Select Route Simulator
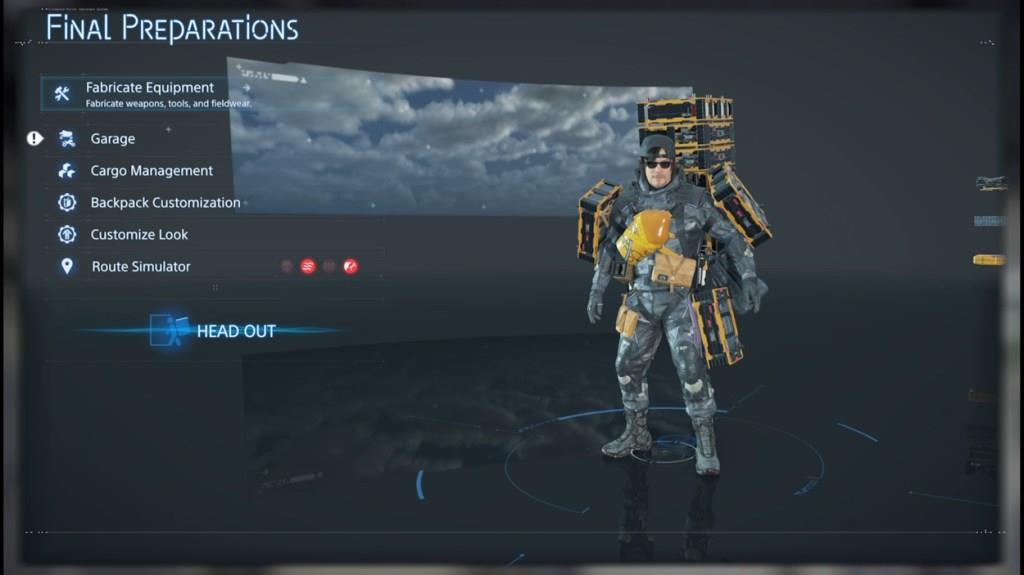This screenshot has width=1024, height=575. [x=140, y=267]
